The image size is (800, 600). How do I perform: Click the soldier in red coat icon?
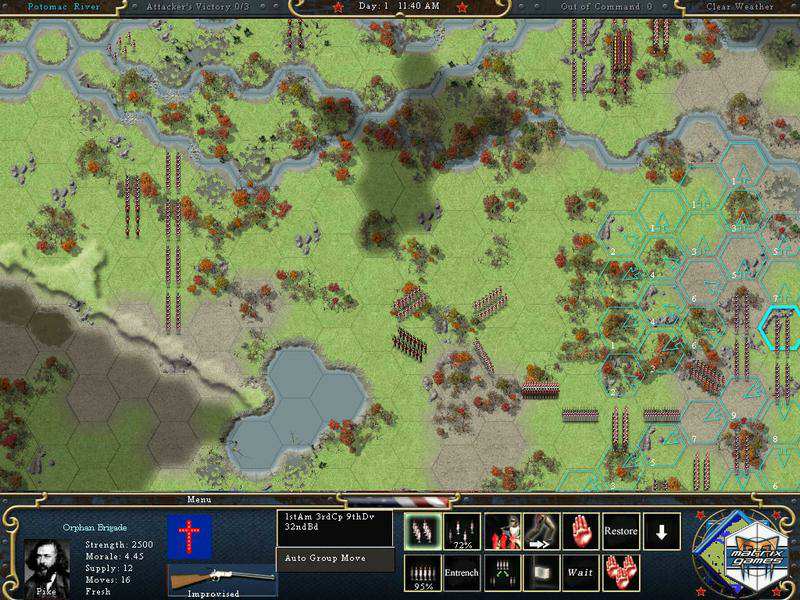point(502,531)
